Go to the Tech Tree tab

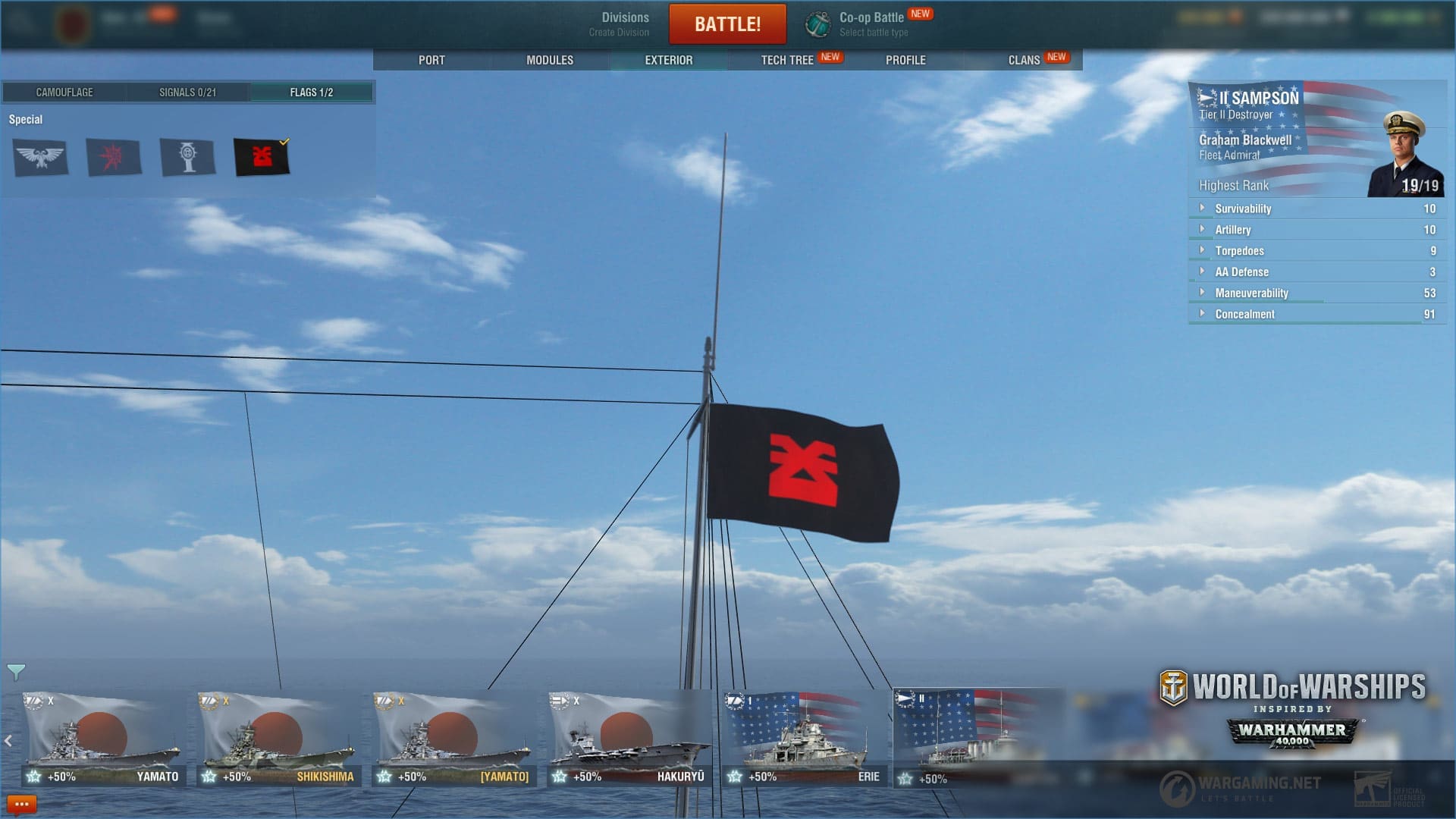point(787,60)
